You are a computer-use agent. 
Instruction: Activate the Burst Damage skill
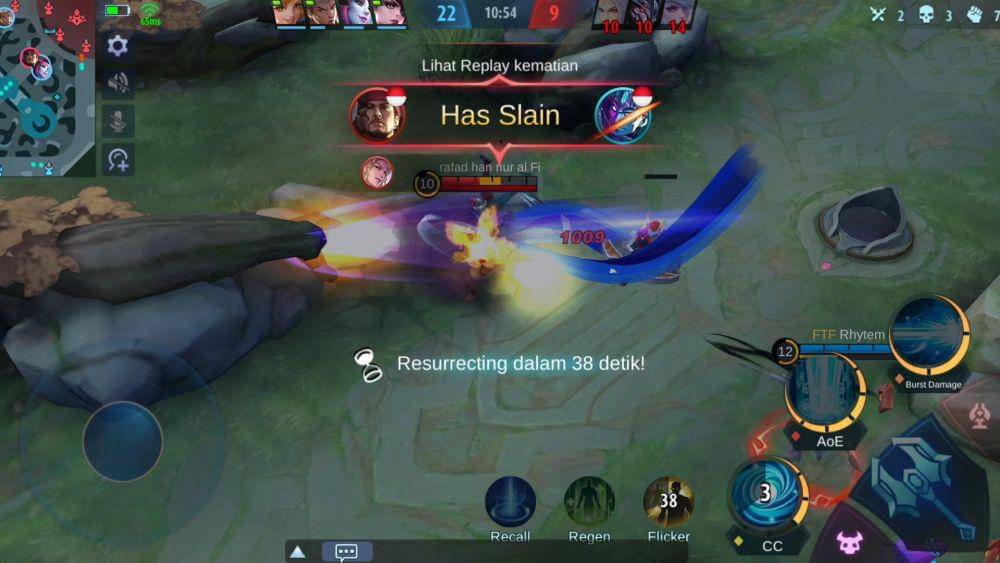[x=929, y=336]
